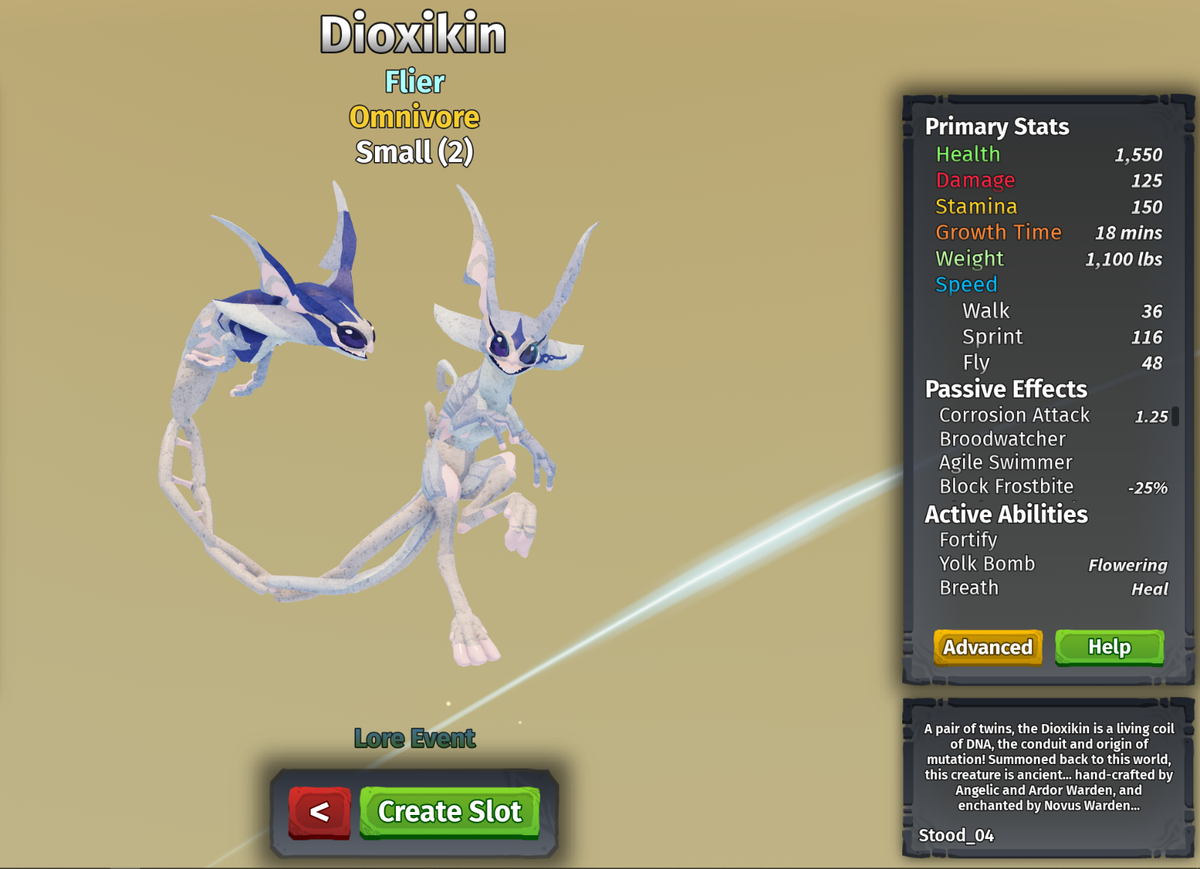Click the green Create Slot button
Image resolution: width=1200 pixels, height=869 pixels.
tap(449, 811)
